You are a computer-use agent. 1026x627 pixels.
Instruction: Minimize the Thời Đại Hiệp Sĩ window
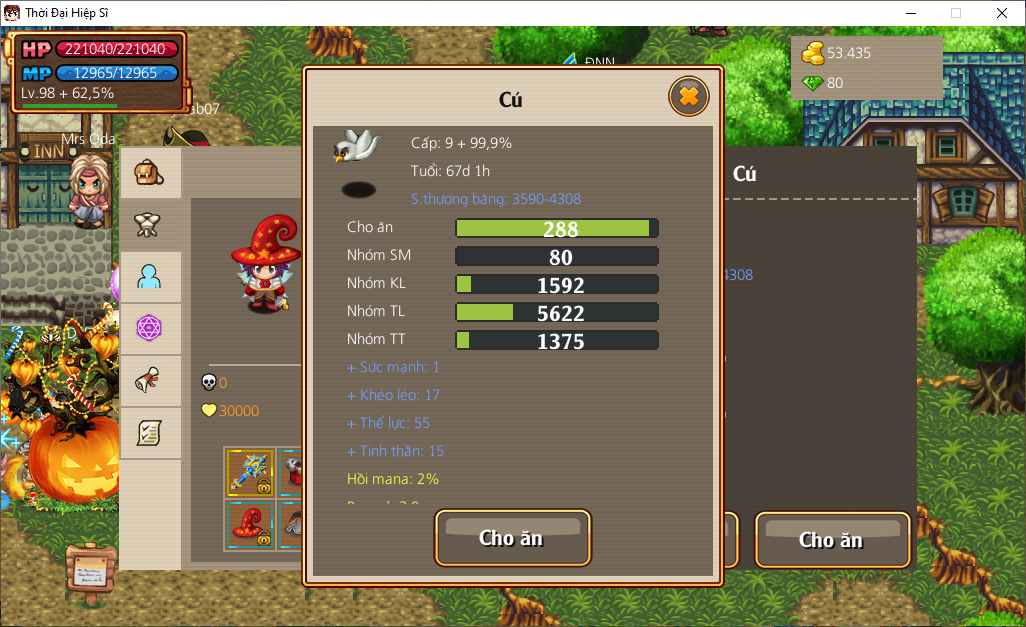(x=910, y=13)
